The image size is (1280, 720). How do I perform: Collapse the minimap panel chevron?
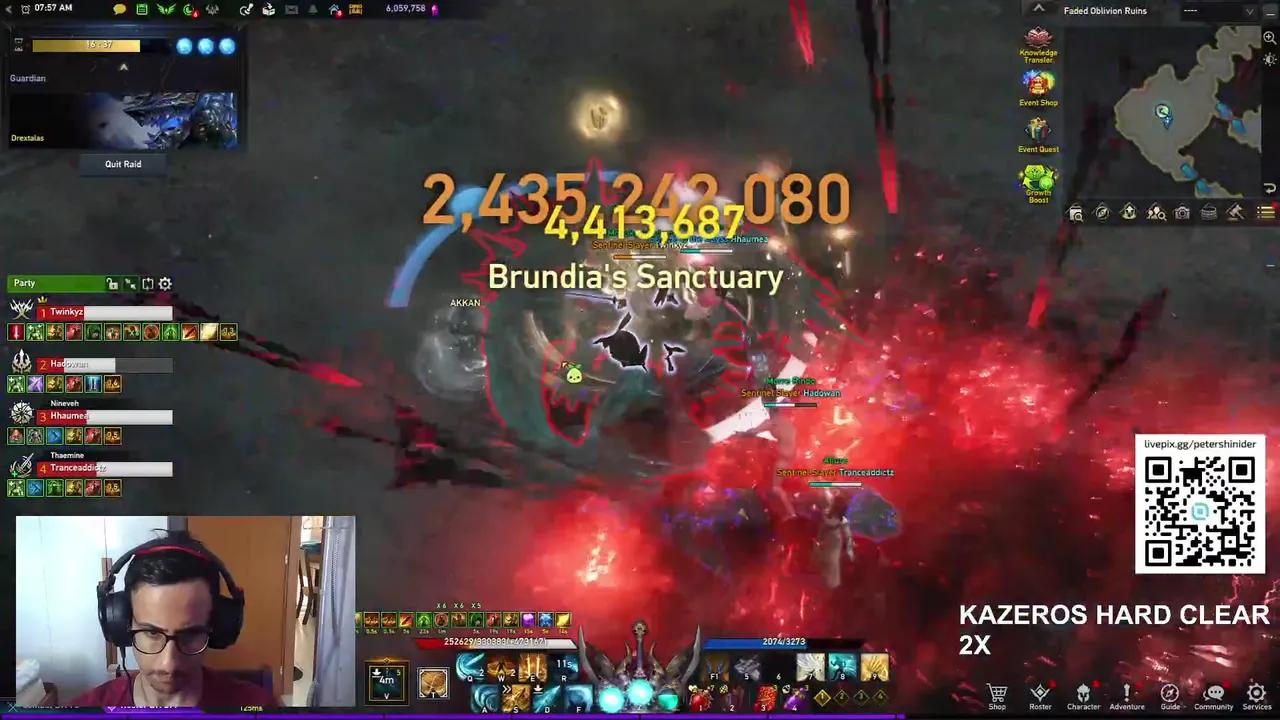pyautogui.click(x=1039, y=8)
